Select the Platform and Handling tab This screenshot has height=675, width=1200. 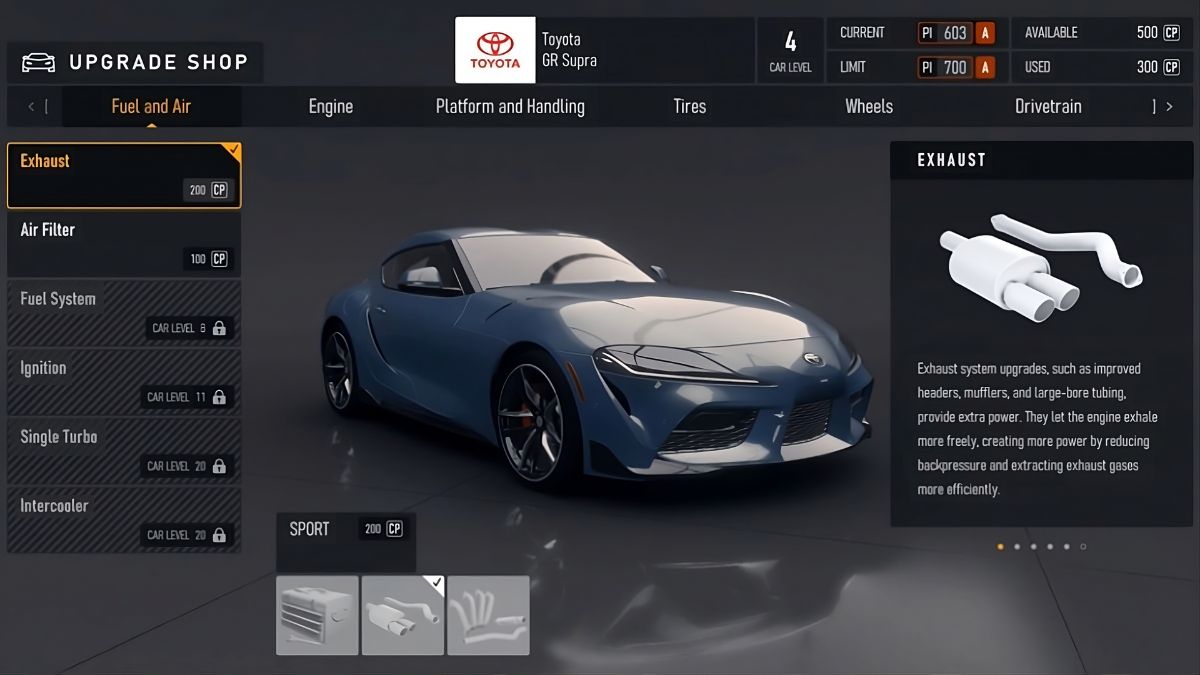click(x=510, y=107)
